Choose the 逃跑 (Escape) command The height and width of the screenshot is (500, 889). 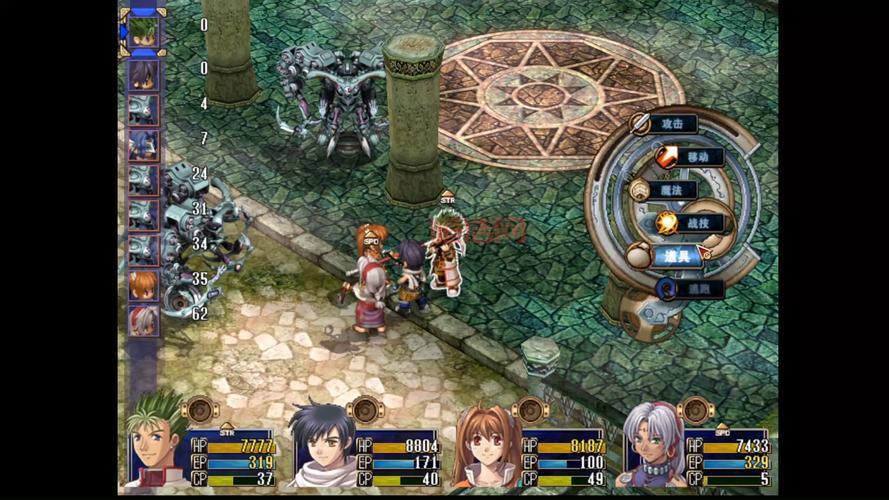point(697,288)
